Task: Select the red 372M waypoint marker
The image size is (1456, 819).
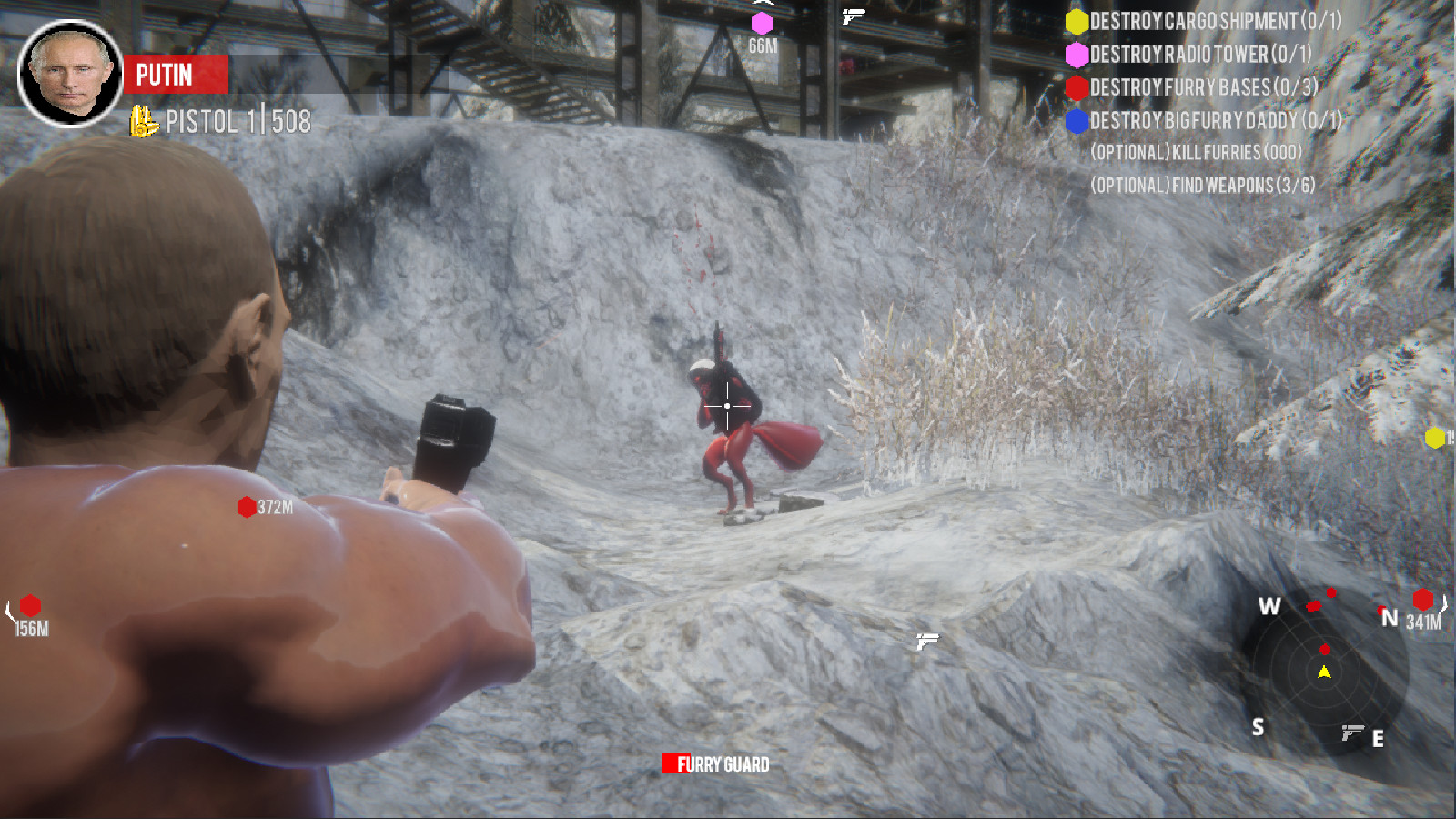Action: pyautogui.click(x=247, y=507)
